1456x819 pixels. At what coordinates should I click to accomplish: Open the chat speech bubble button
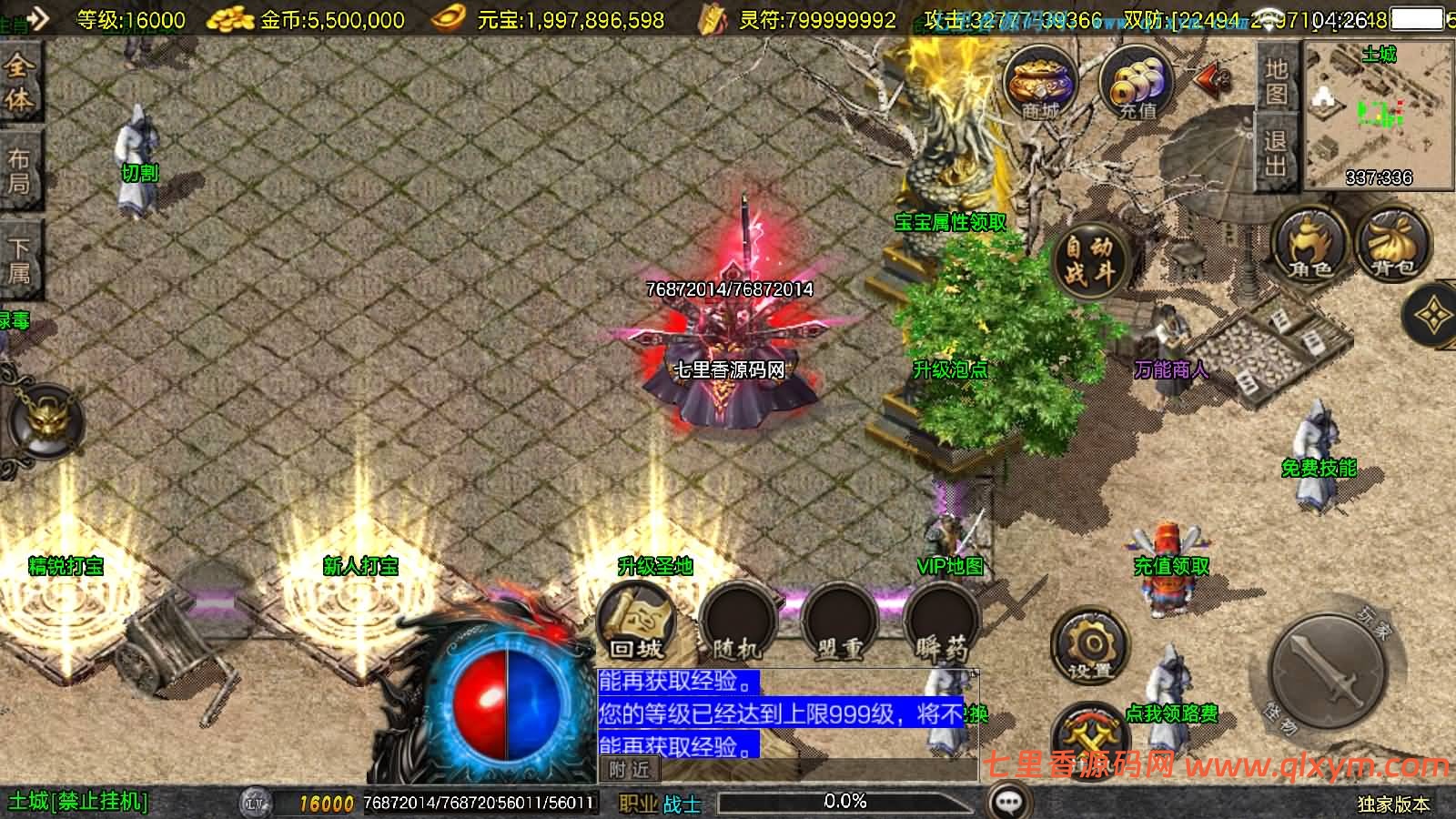coord(1008,802)
